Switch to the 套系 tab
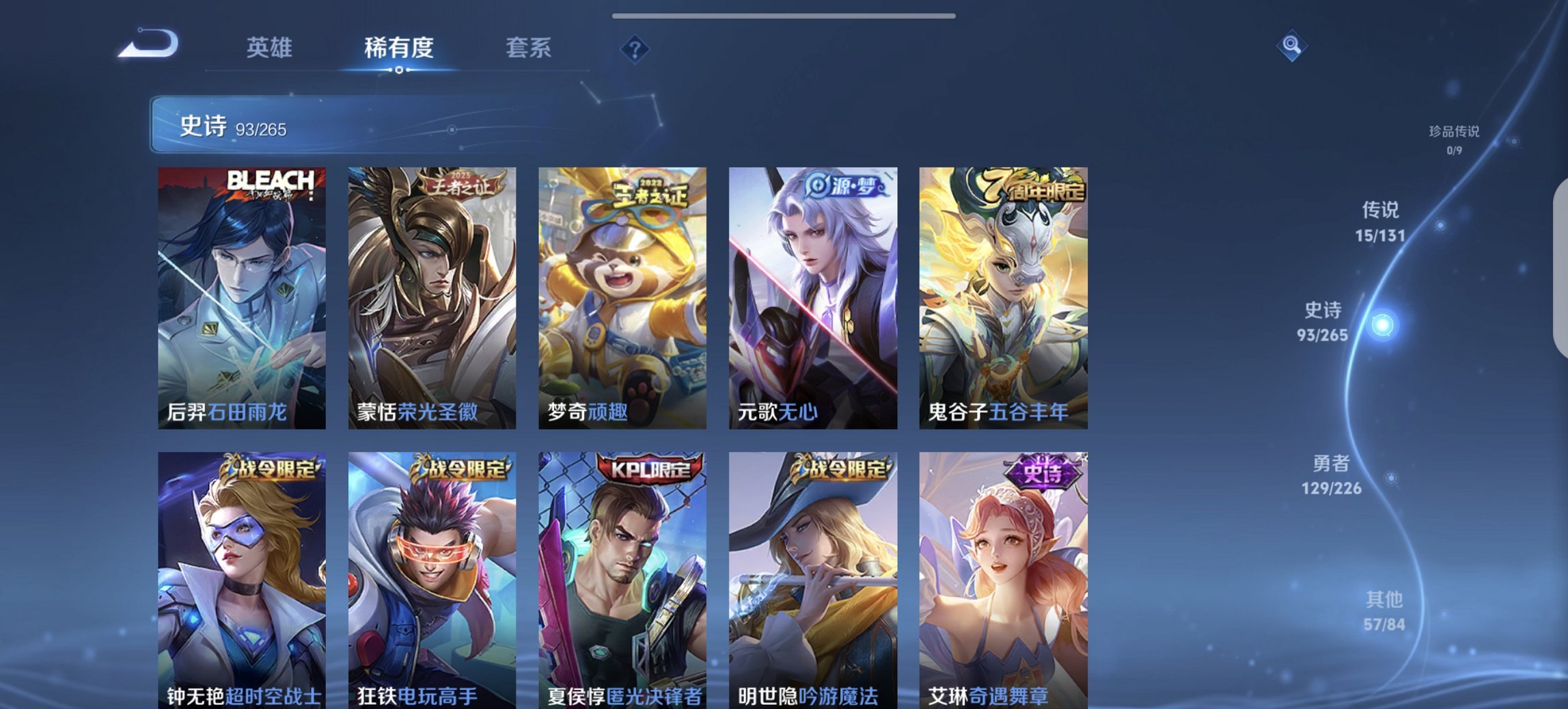The image size is (1568, 709). [528, 48]
